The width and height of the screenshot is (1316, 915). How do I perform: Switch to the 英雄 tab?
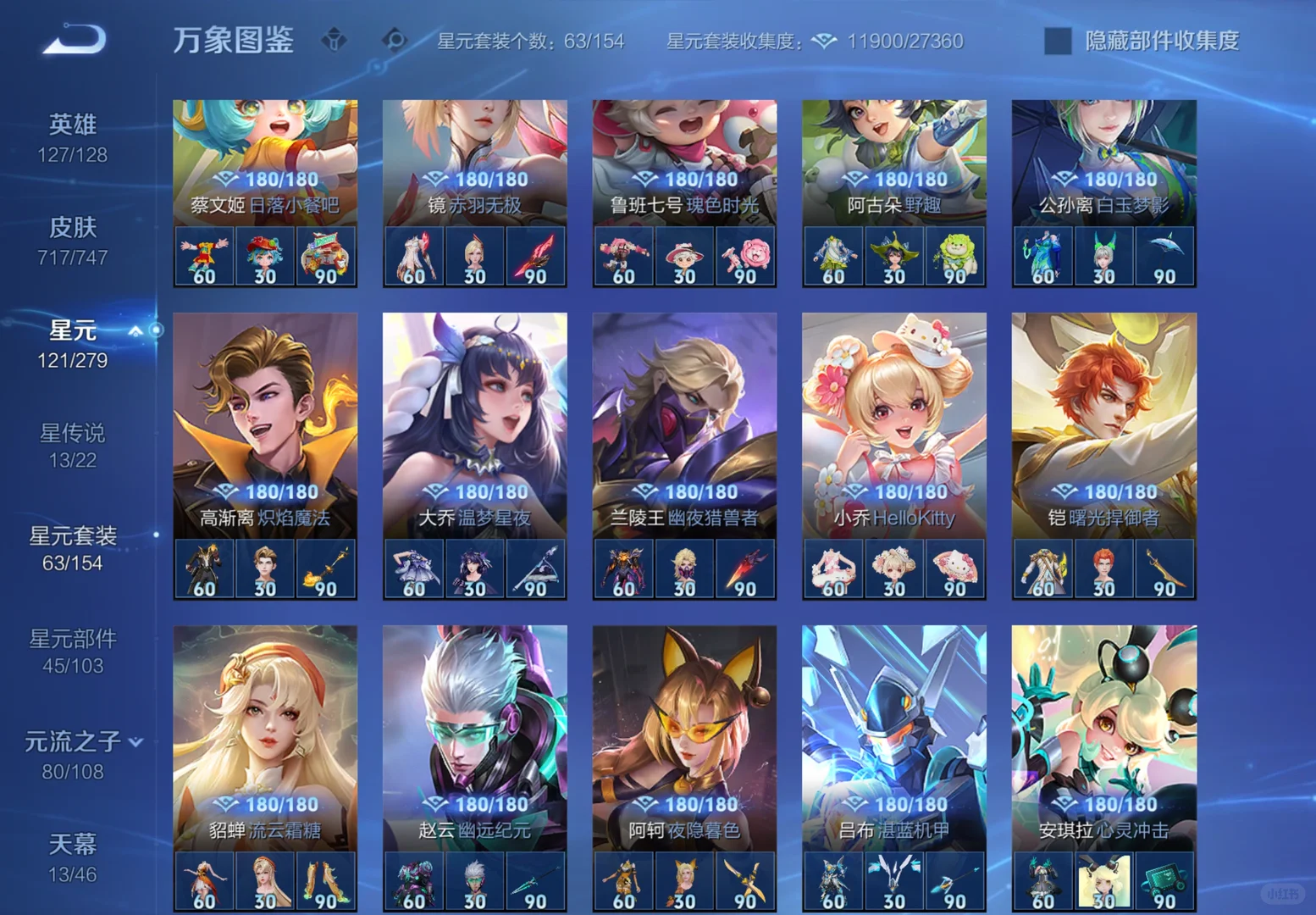pyautogui.click(x=75, y=125)
